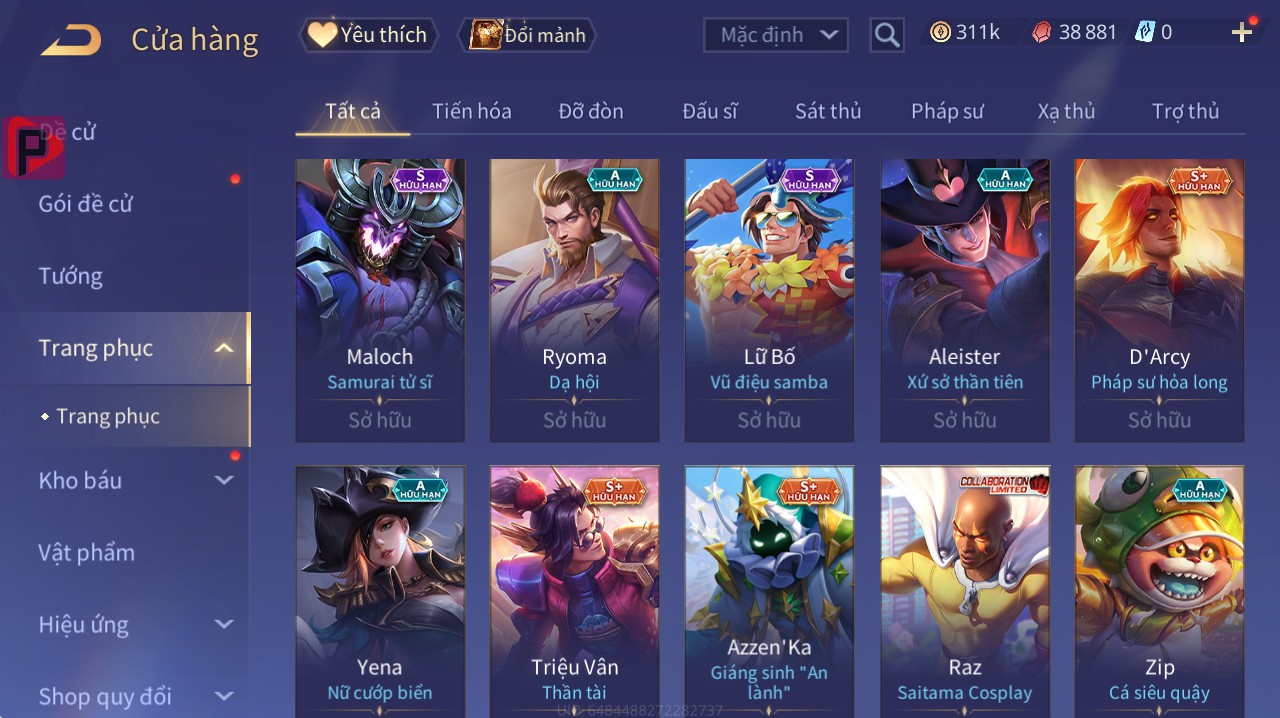Viewport: 1280px width, 718px height.
Task: Open the Vật phẩm section
Action: [x=86, y=553]
